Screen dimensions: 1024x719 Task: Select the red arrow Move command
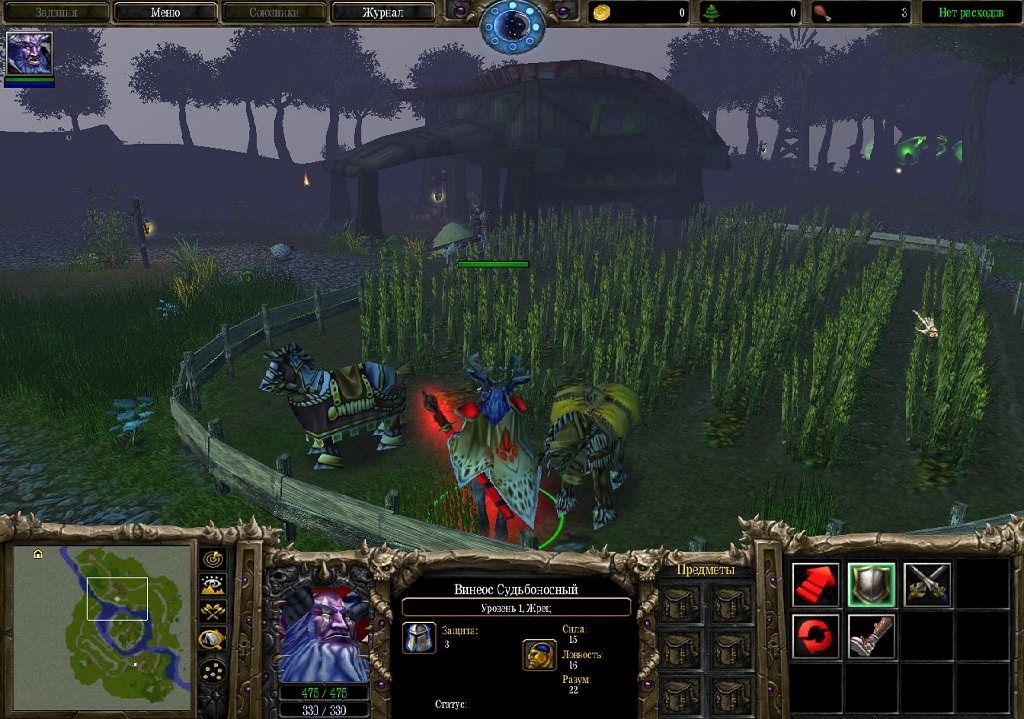816,585
